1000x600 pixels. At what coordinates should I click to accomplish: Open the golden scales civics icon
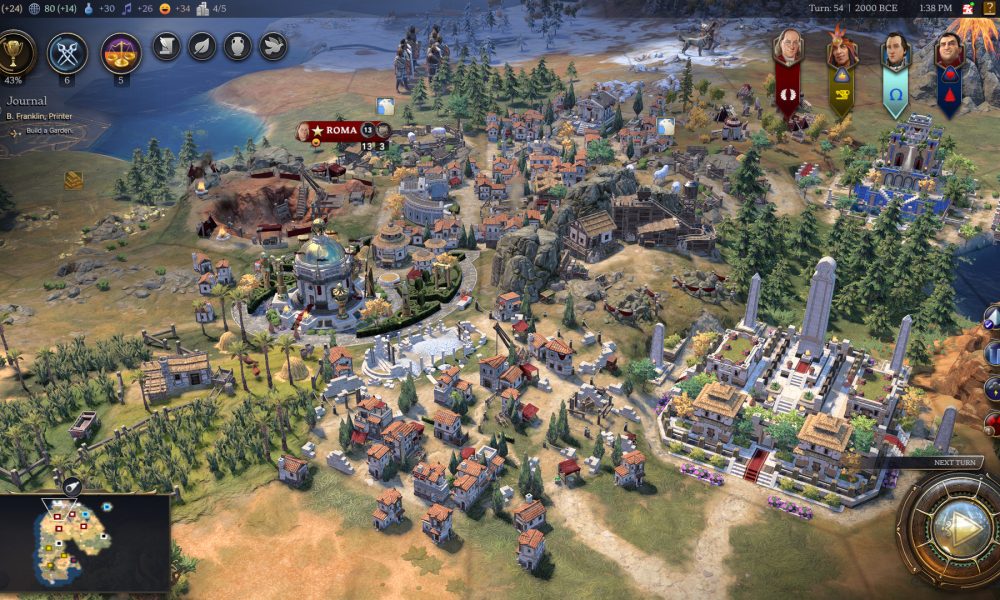[121, 52]
